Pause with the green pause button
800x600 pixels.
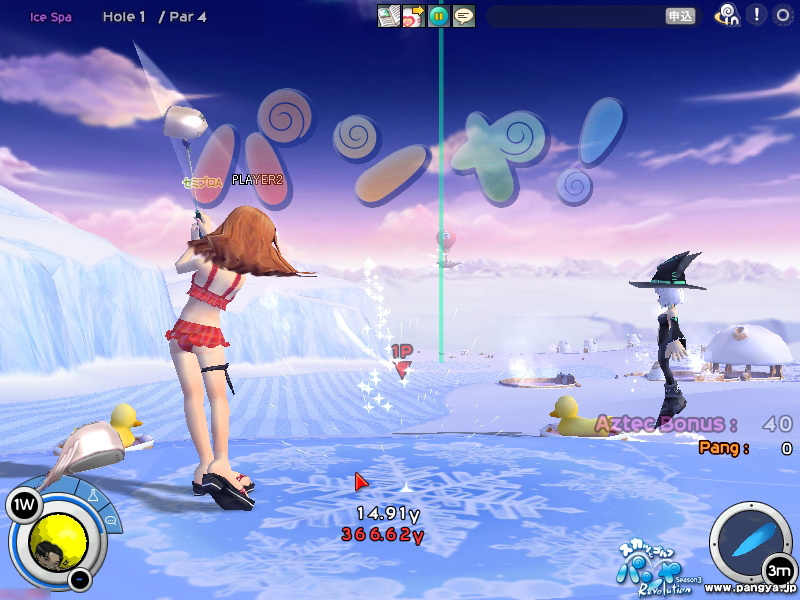tap(438, 16)
